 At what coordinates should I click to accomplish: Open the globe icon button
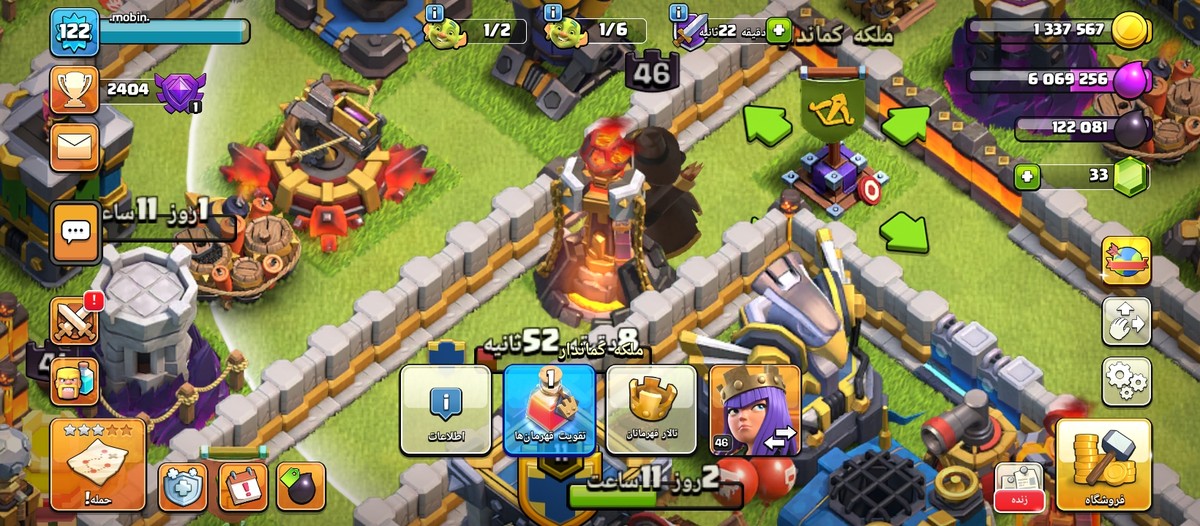pyautogui.click(x=1126, y=261)
